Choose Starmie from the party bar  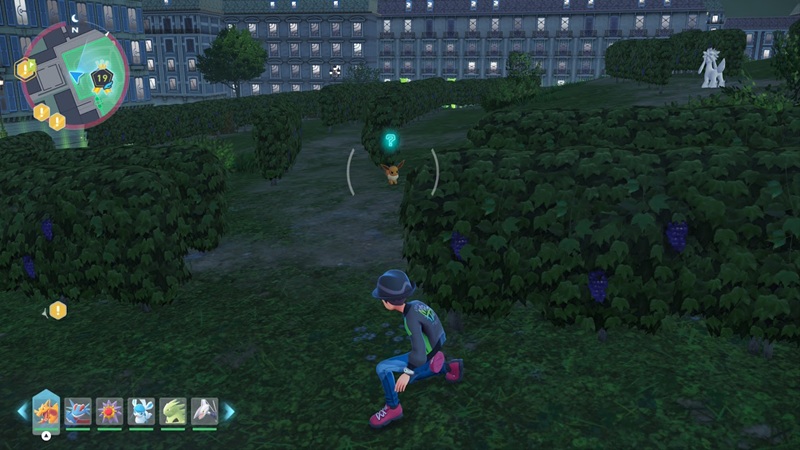point(110,411)
